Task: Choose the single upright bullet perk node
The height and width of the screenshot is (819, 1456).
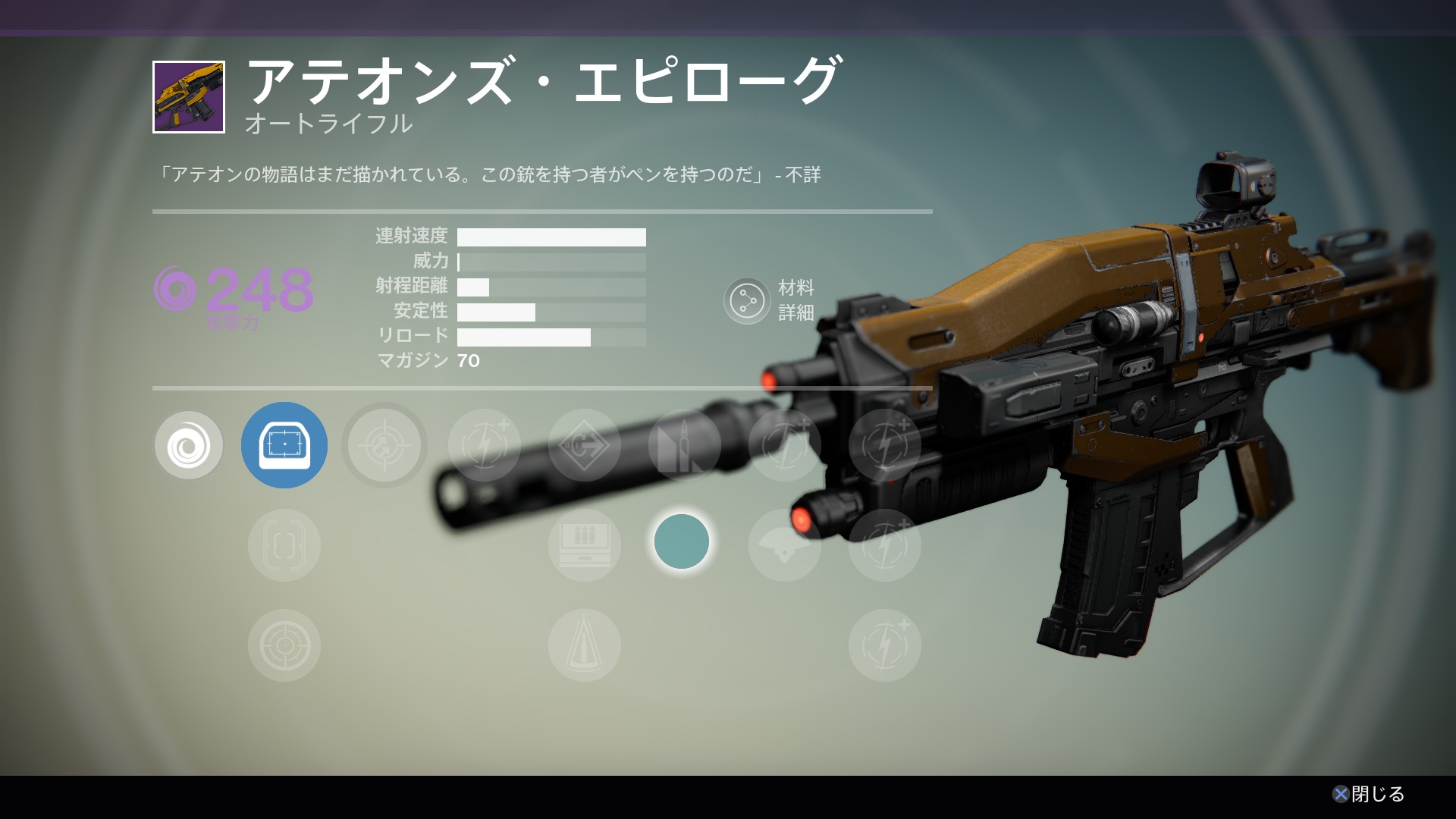Action: click(585, 645)
